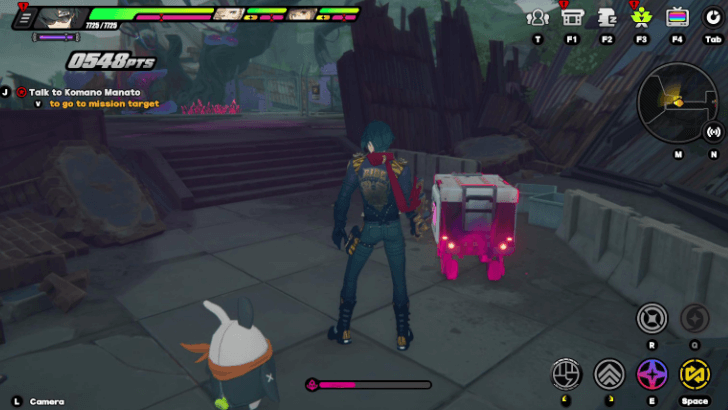This screenshot has height=410, width=728.
Task: Use the fist basic attack button
Action: [567, 374]
